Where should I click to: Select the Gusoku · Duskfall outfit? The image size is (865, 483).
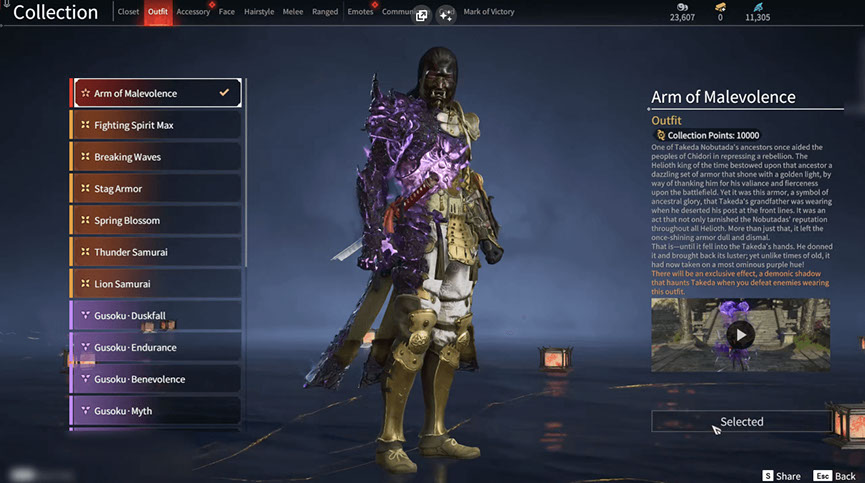[156, 316]
